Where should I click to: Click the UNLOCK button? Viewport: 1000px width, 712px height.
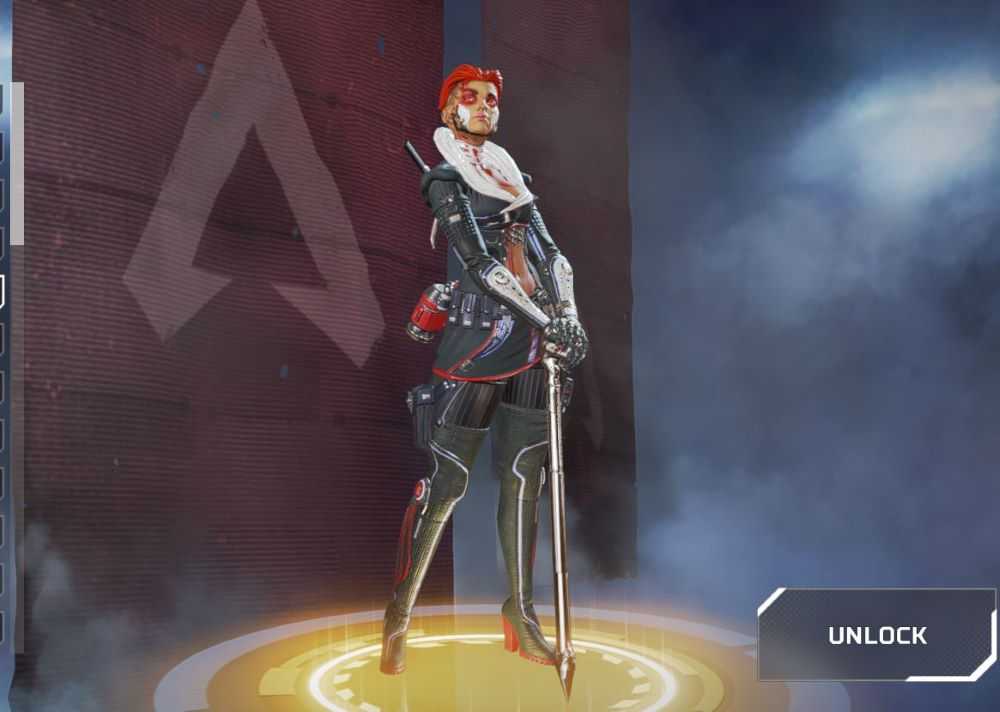(877, 635)
